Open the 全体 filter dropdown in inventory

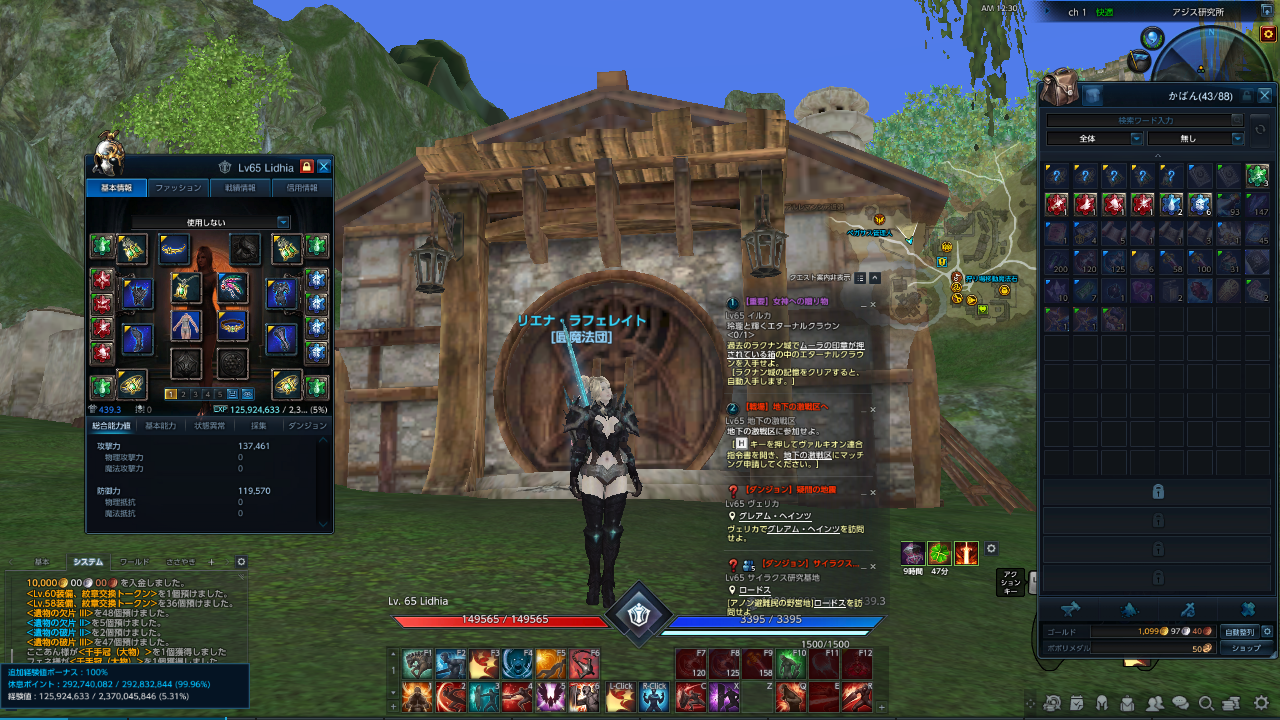pos(1093,138)
